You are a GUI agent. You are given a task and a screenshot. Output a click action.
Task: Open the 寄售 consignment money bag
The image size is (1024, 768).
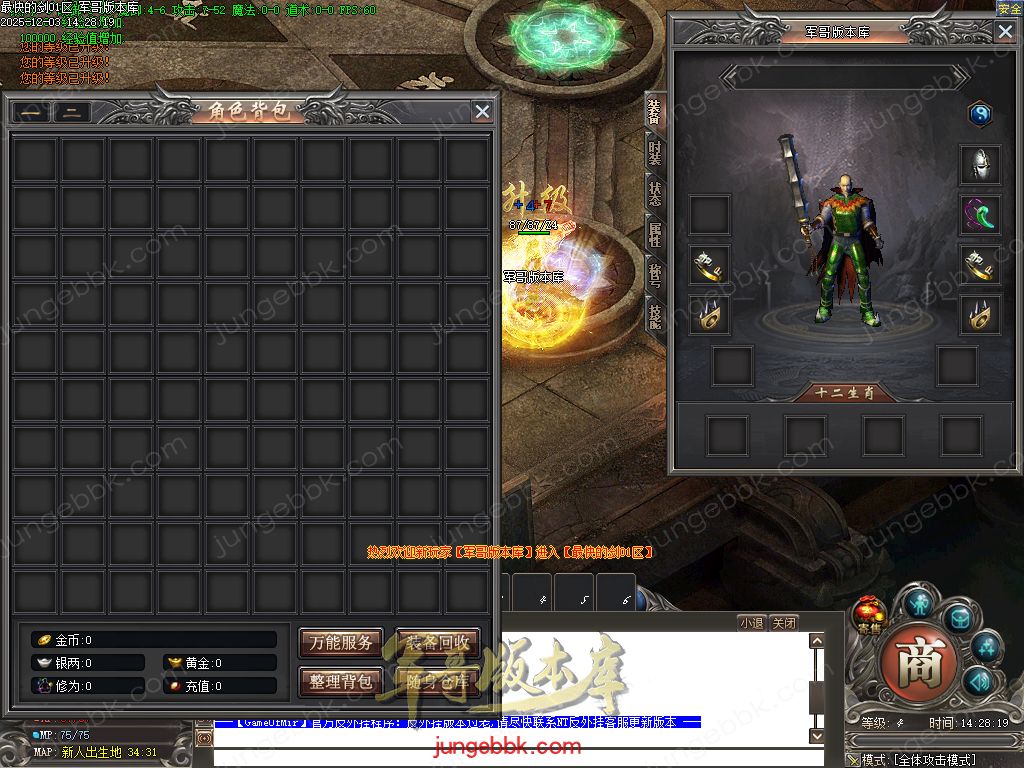pos(867,612)
